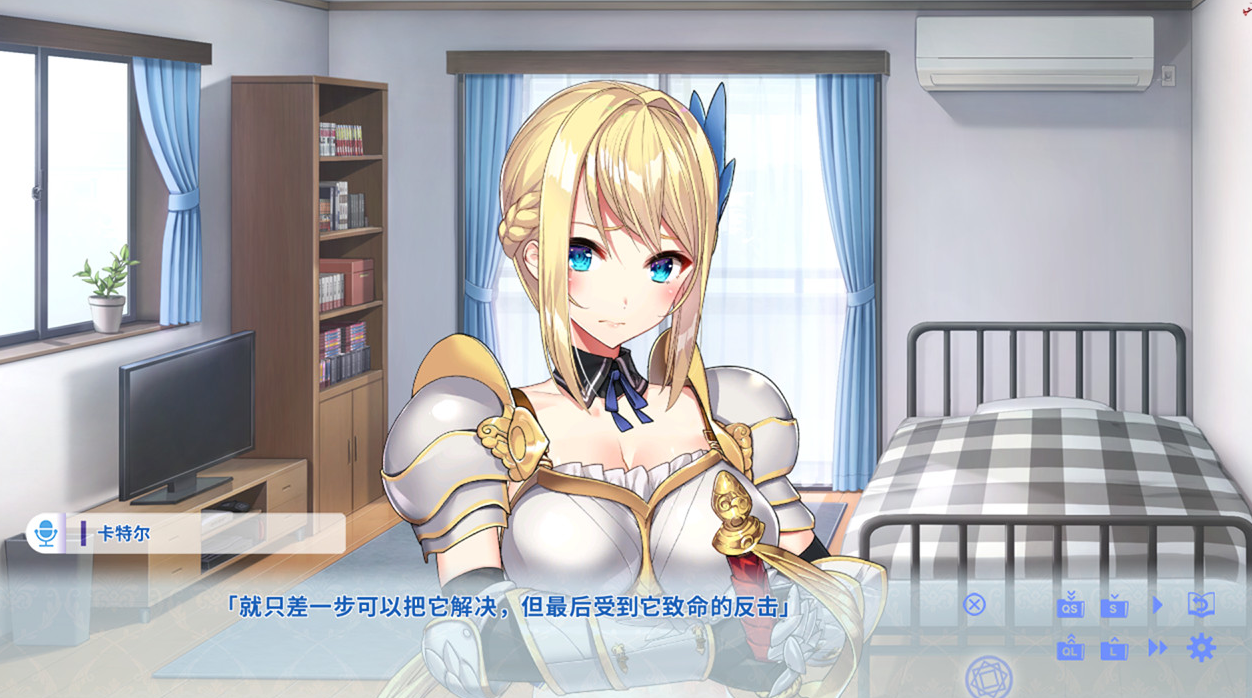Image resolution: width=1252 pixels, height=698 pixels.
Task: Quick save using the QS folder icon
Action: pos(1070,605)
